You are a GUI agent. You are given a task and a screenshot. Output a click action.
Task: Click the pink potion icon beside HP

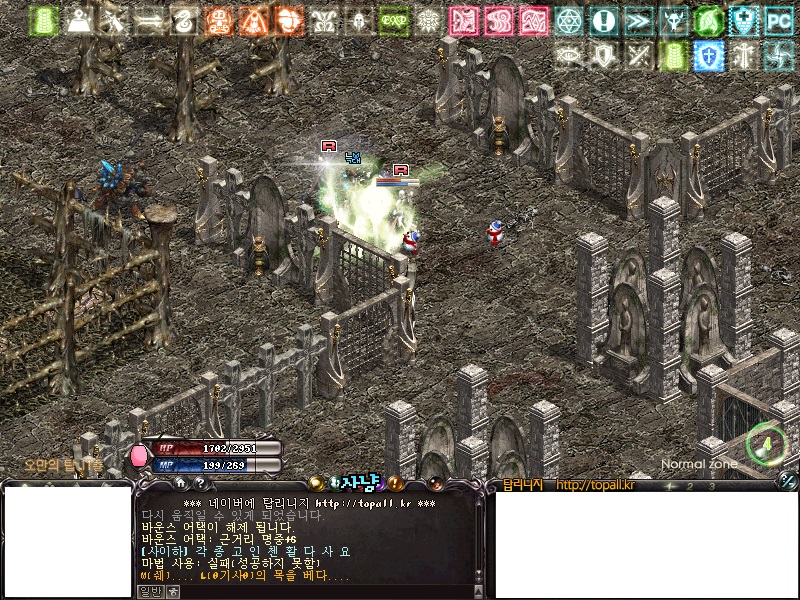tap(139, 456)
